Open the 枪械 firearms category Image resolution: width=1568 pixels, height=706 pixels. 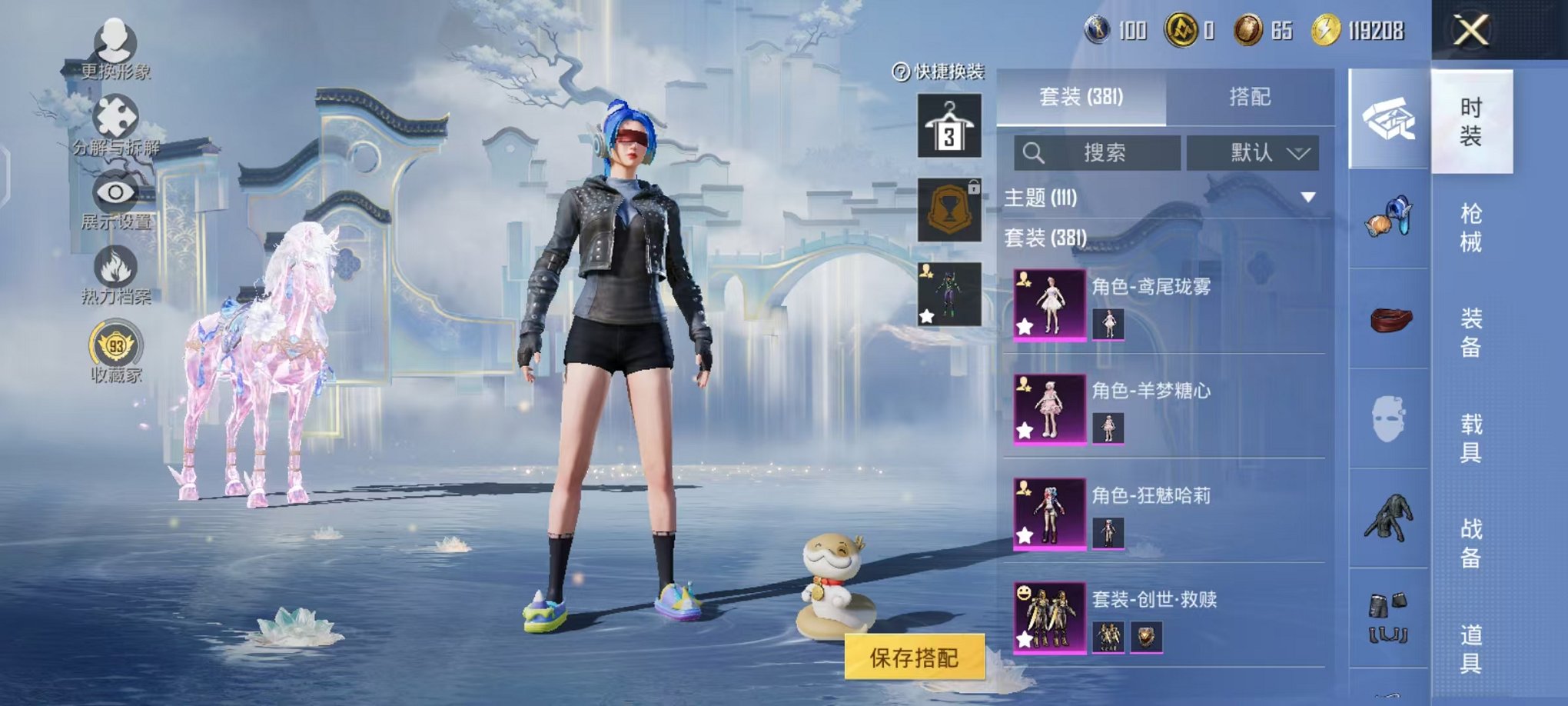pos(1470,228)
